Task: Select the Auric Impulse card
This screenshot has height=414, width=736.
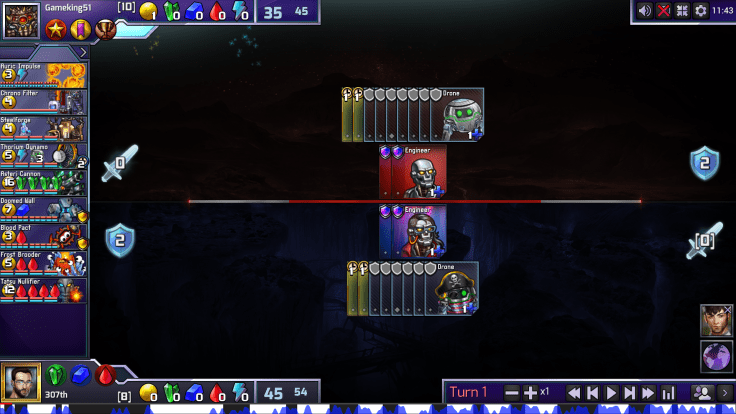Action: click(44, 73)
